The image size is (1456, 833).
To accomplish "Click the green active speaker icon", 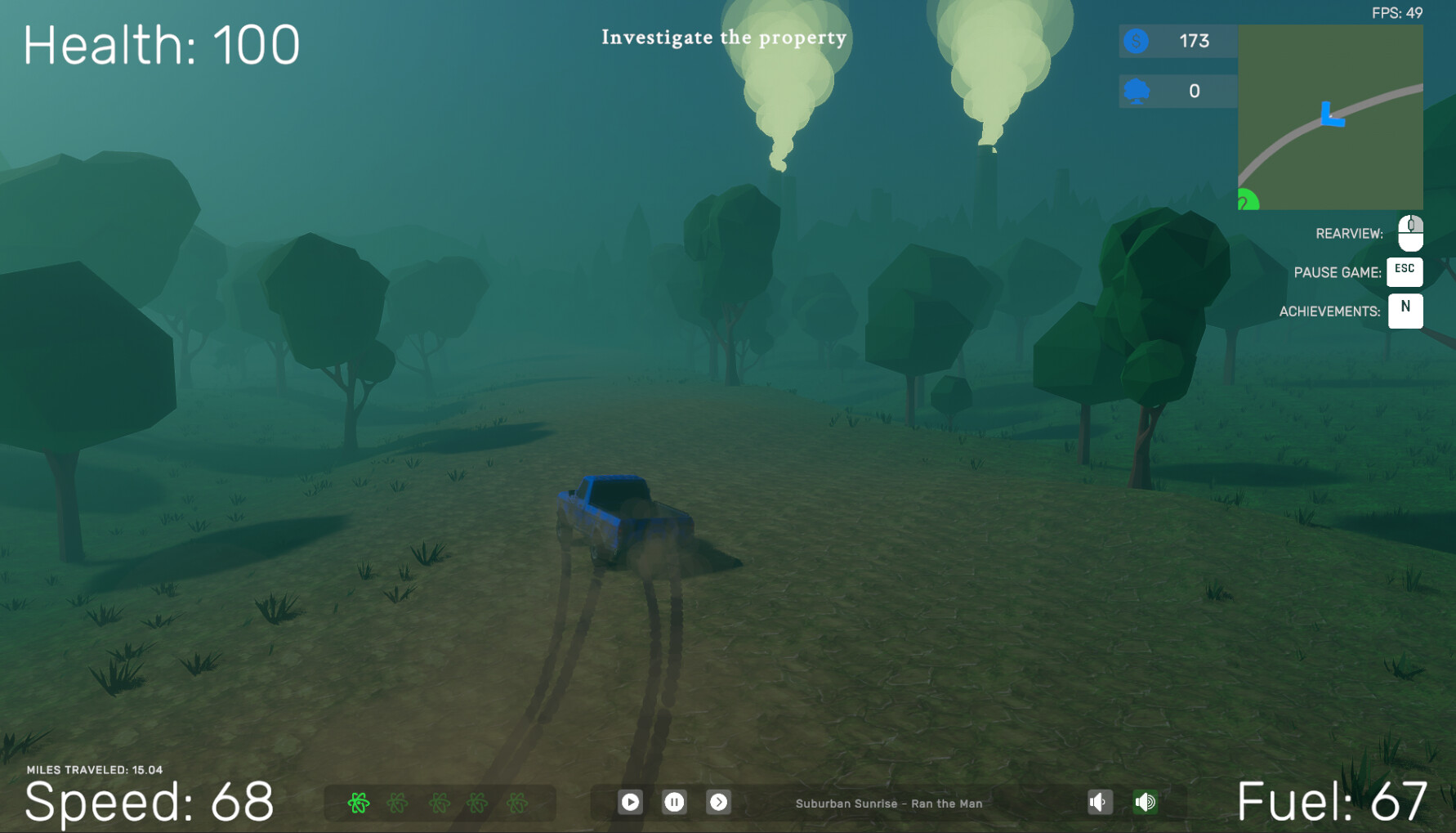I will 1146,803.
